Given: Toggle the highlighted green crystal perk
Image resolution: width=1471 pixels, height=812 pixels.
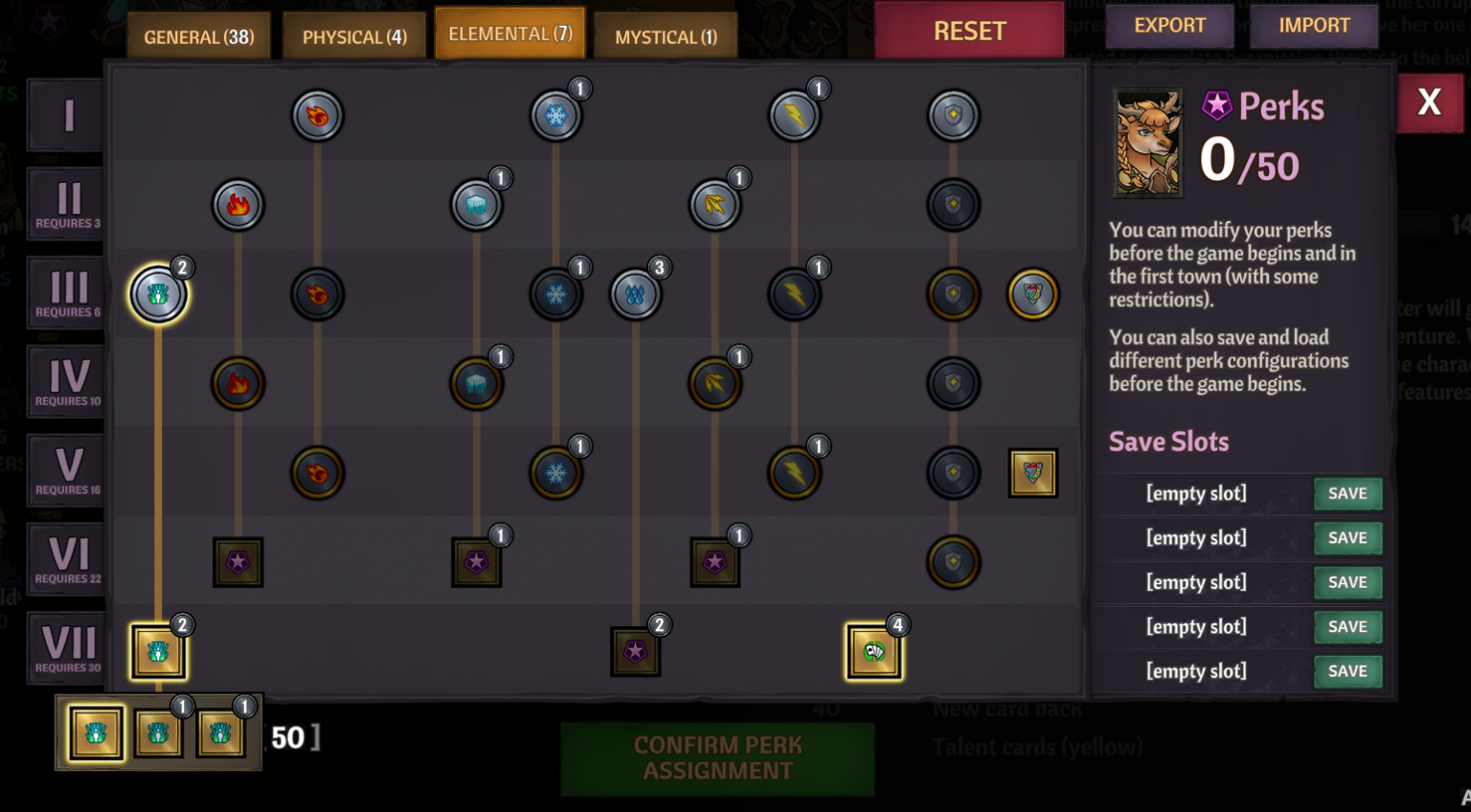Looking at the screenshot, I should coord(158,294).
